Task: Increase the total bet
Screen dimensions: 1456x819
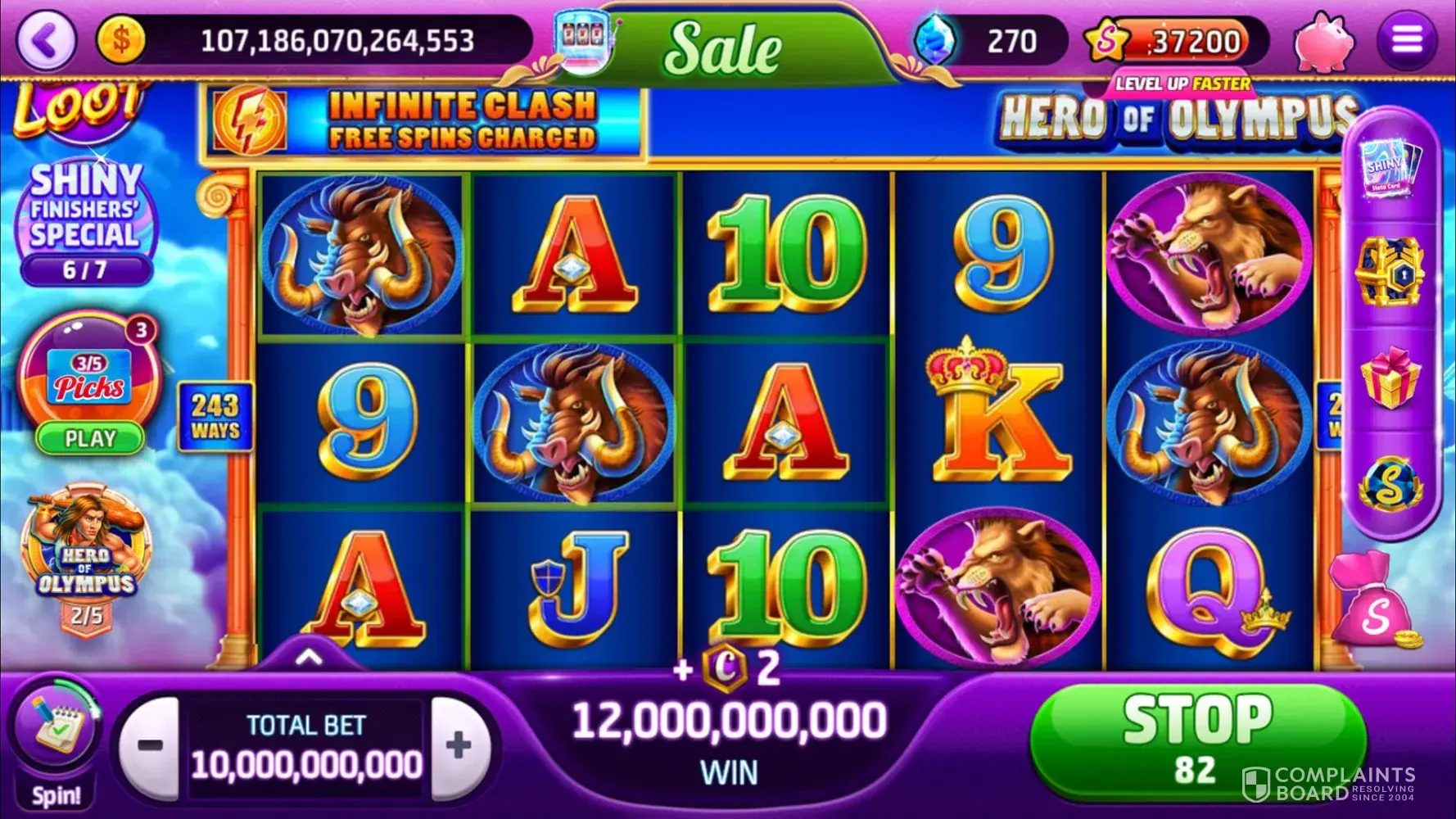Action: pyautogui.click(x=459, y=746)
